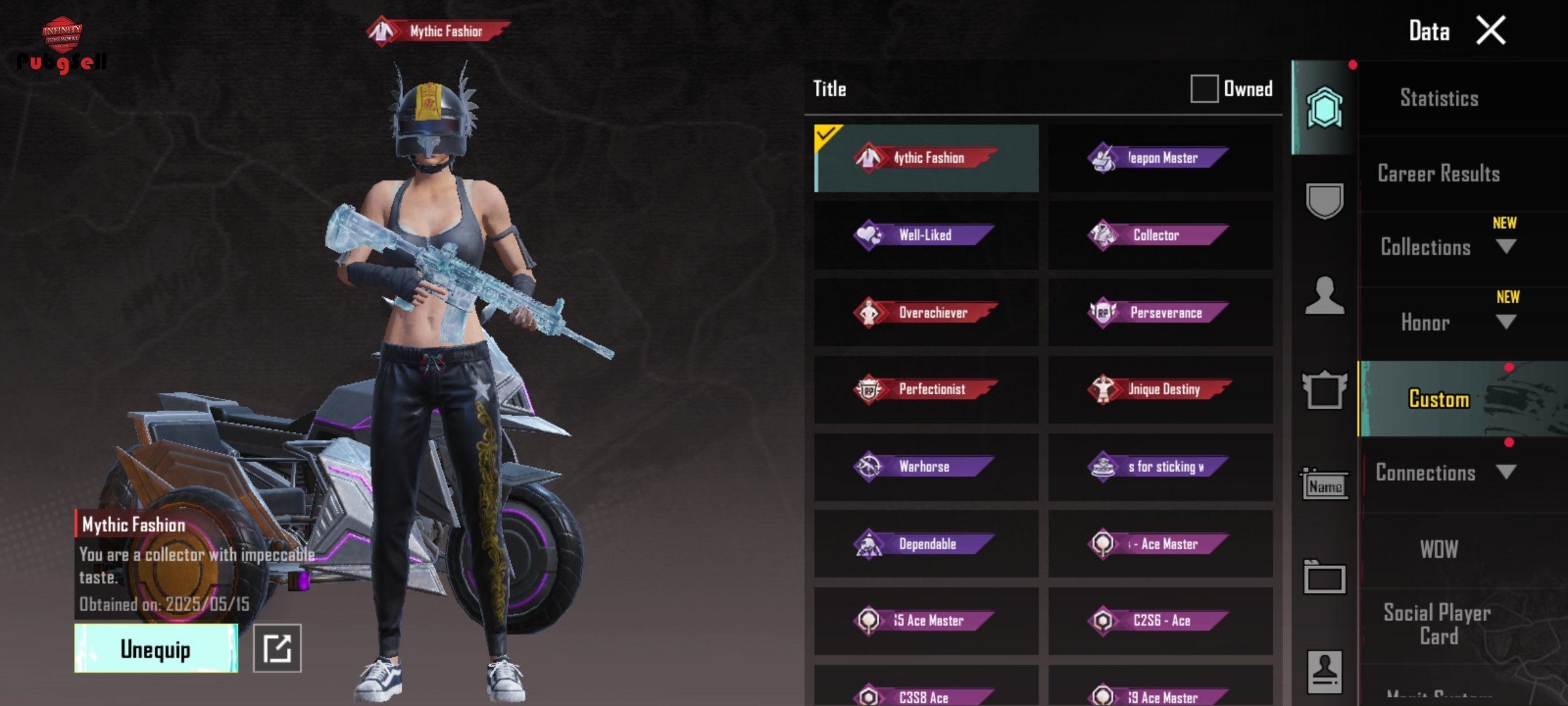The height and width of the screenshot is (706, 1568).
Task: Open the WOW section
Action: [x=1439, y=549]
